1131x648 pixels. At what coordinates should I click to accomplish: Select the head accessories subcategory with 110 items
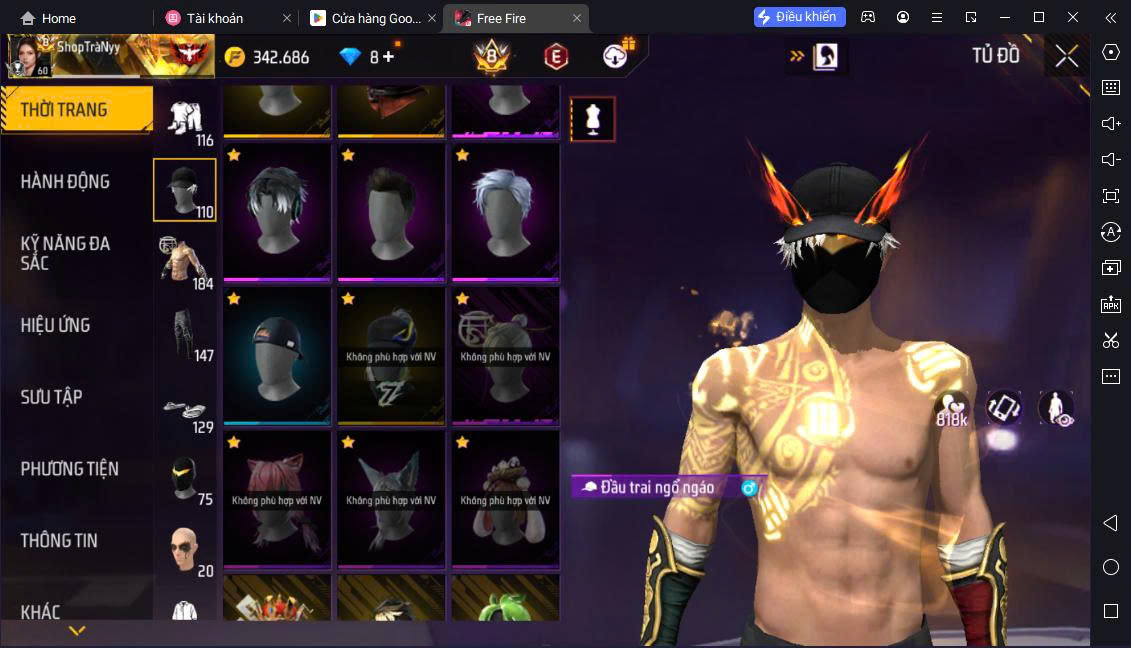pyautogui.click(x=184, y=190)
